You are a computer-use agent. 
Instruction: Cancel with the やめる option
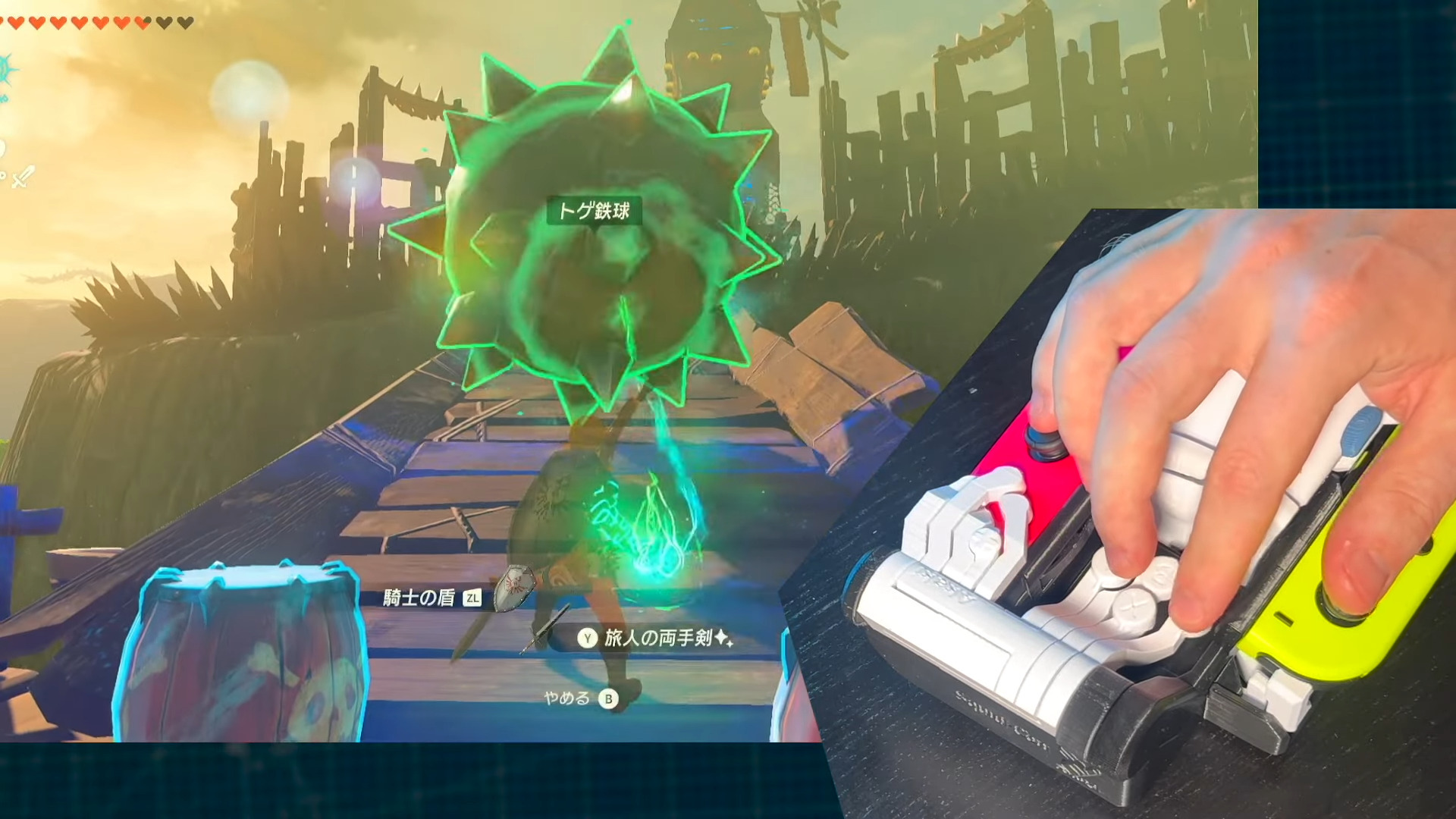click(580, 698)
